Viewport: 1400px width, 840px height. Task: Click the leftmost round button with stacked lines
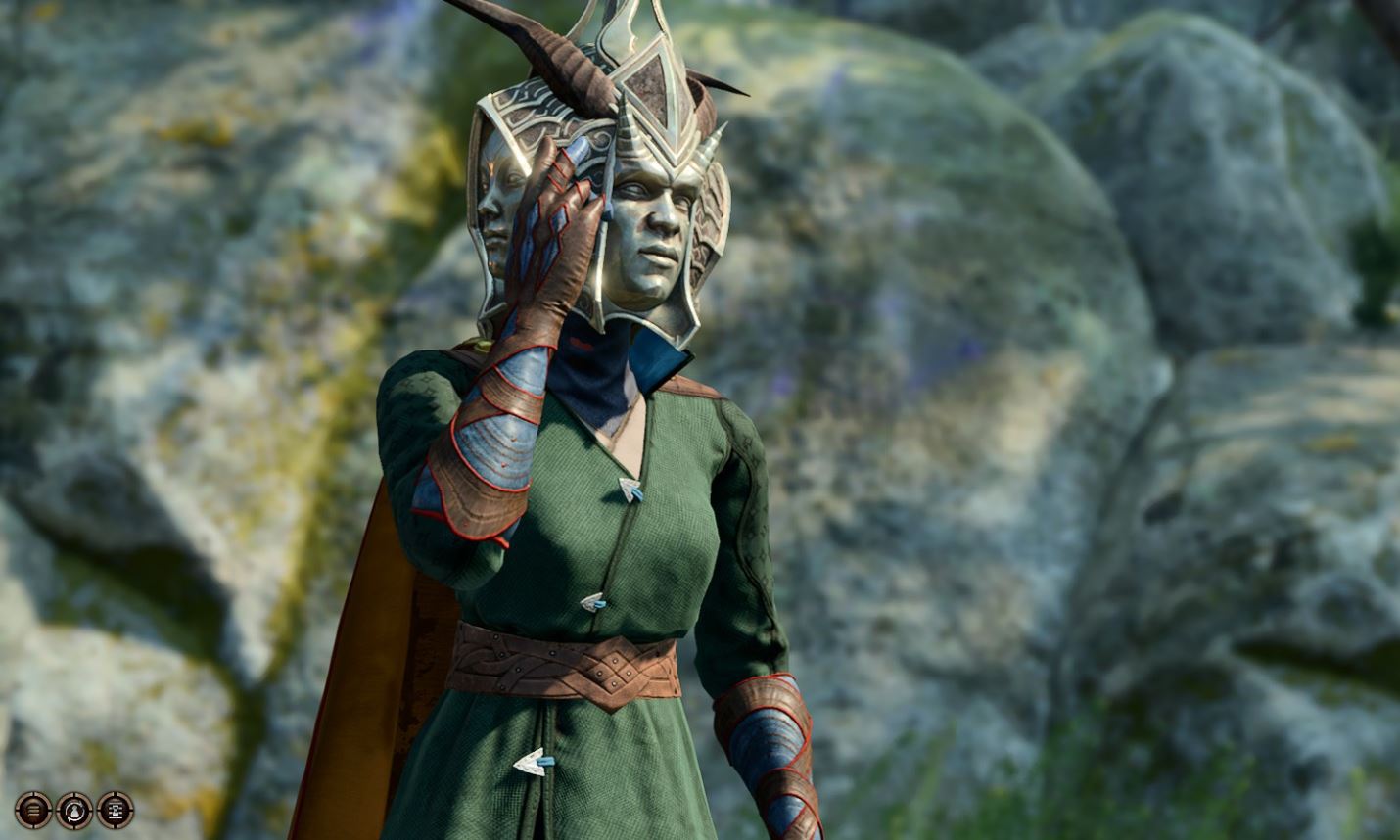tap(31, 811)
